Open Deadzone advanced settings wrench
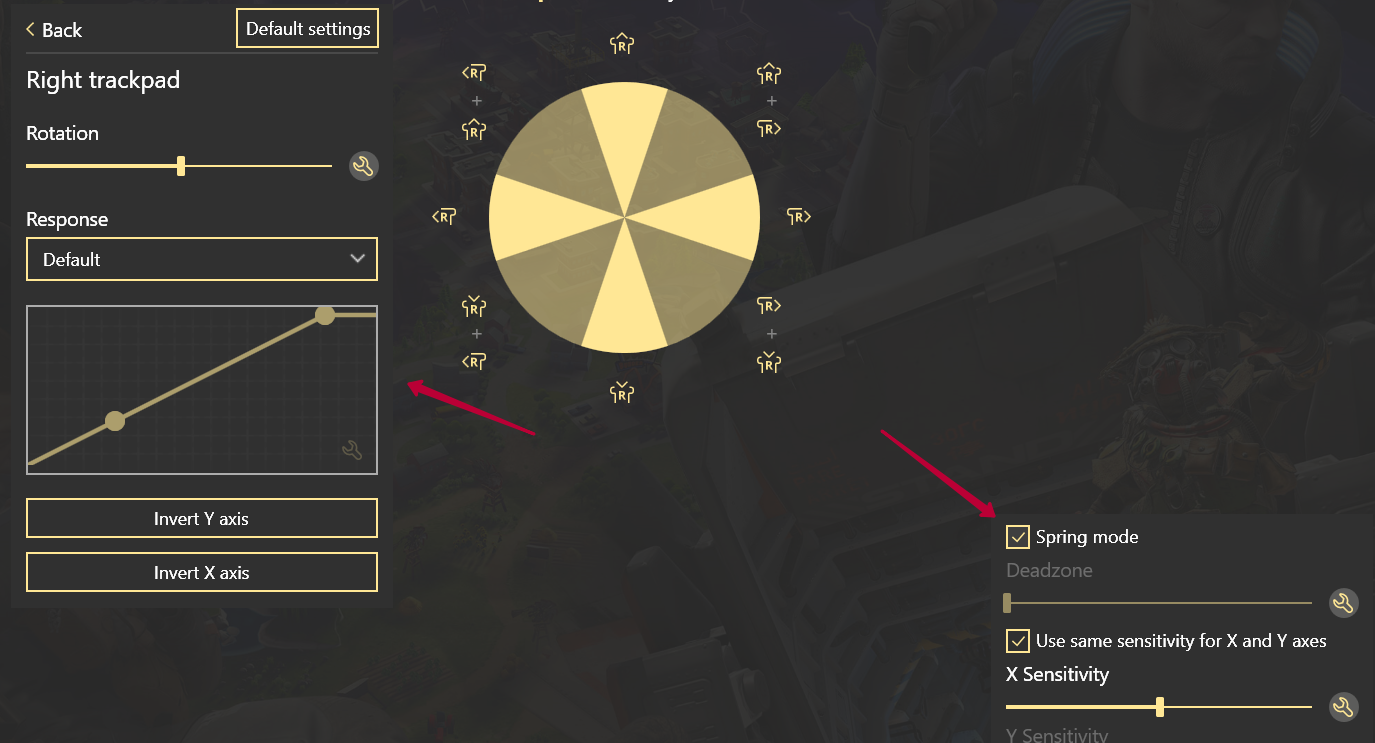Image resolution: width=1375 pixels, height=743 pixels. click(1344, 603)
